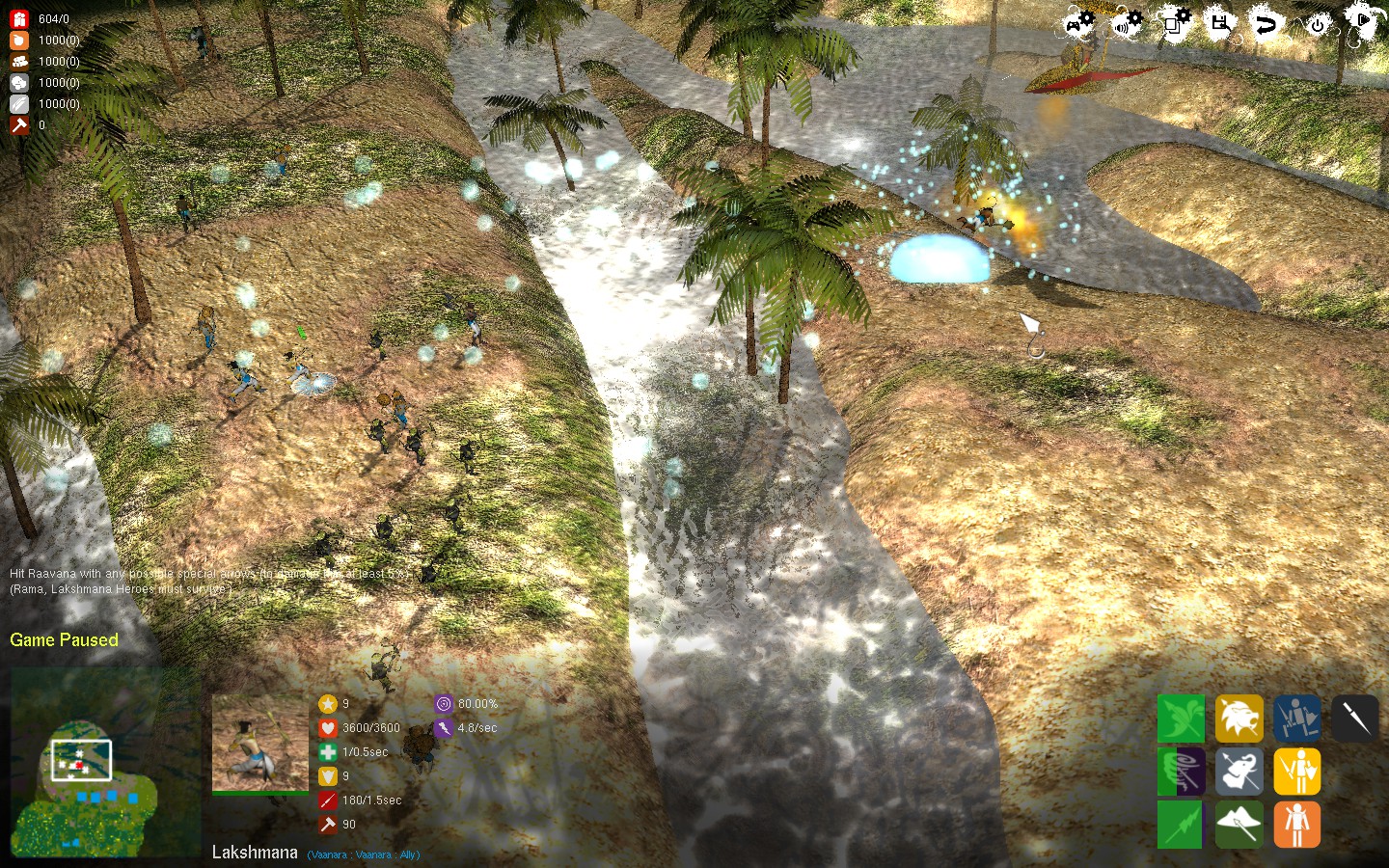
Task: Use the mountain arrow ability
Action: pos(1239,825)
